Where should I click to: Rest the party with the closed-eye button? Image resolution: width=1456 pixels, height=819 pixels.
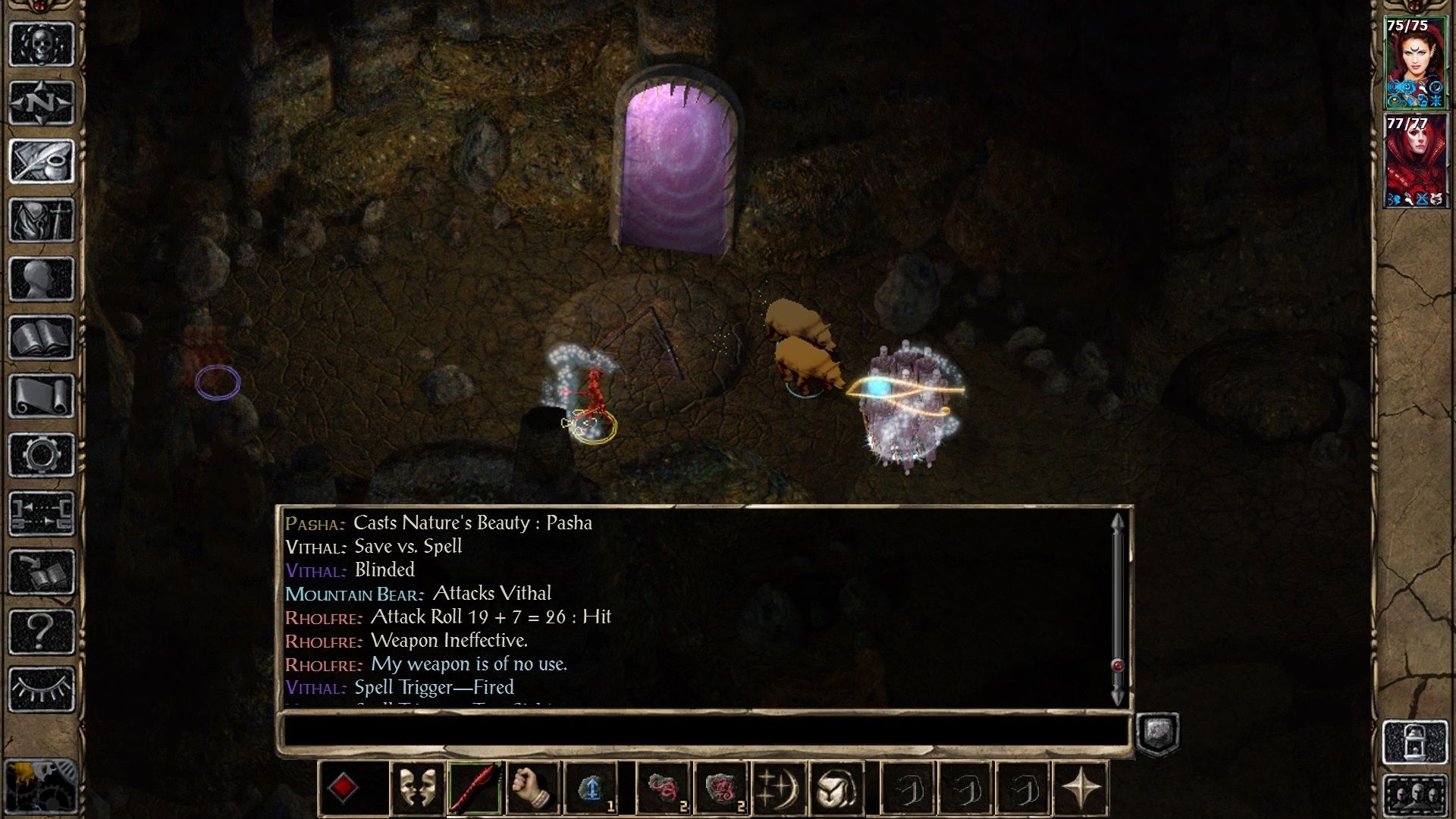(x=42, y=689)
